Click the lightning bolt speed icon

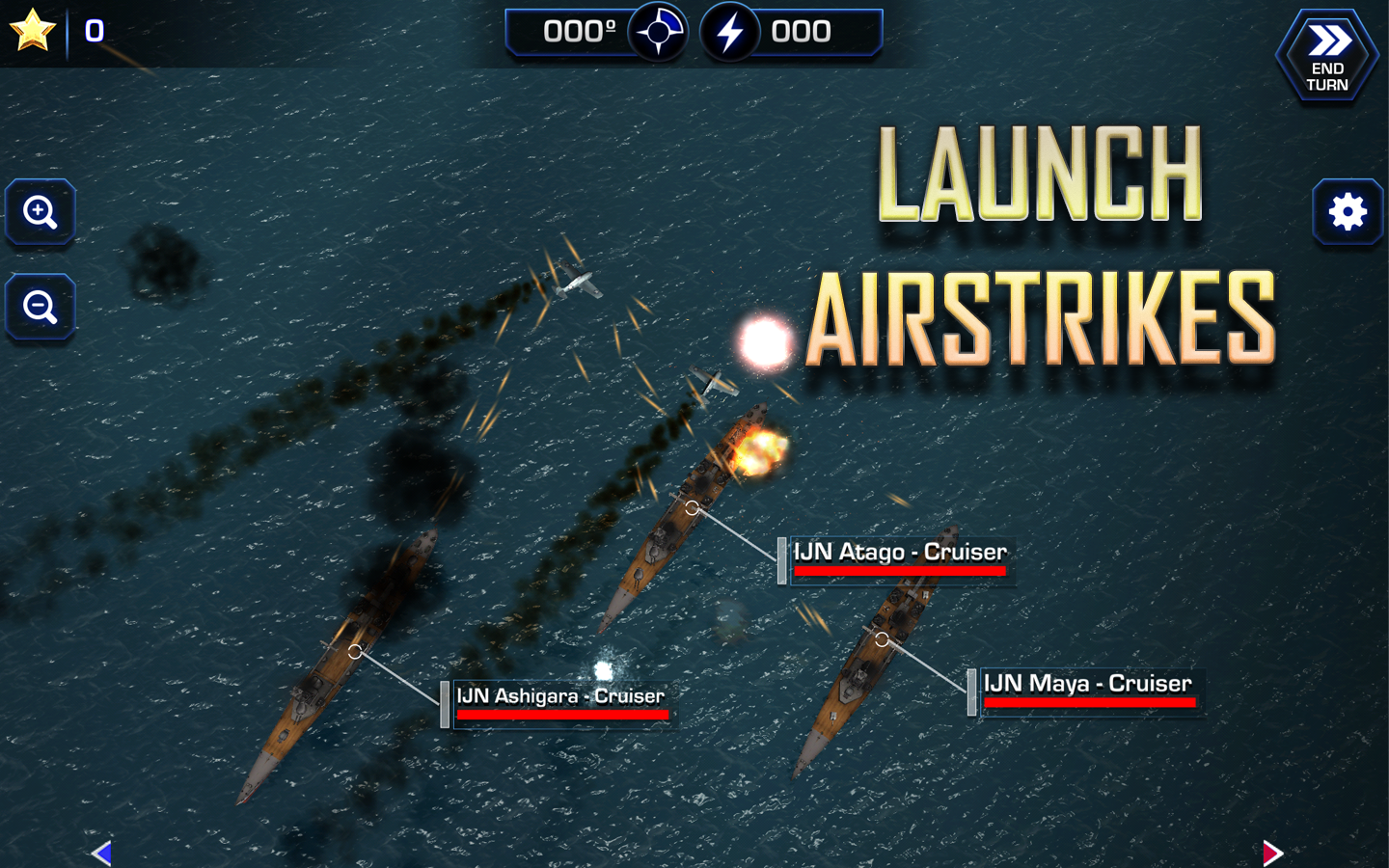tap(730, 33)
